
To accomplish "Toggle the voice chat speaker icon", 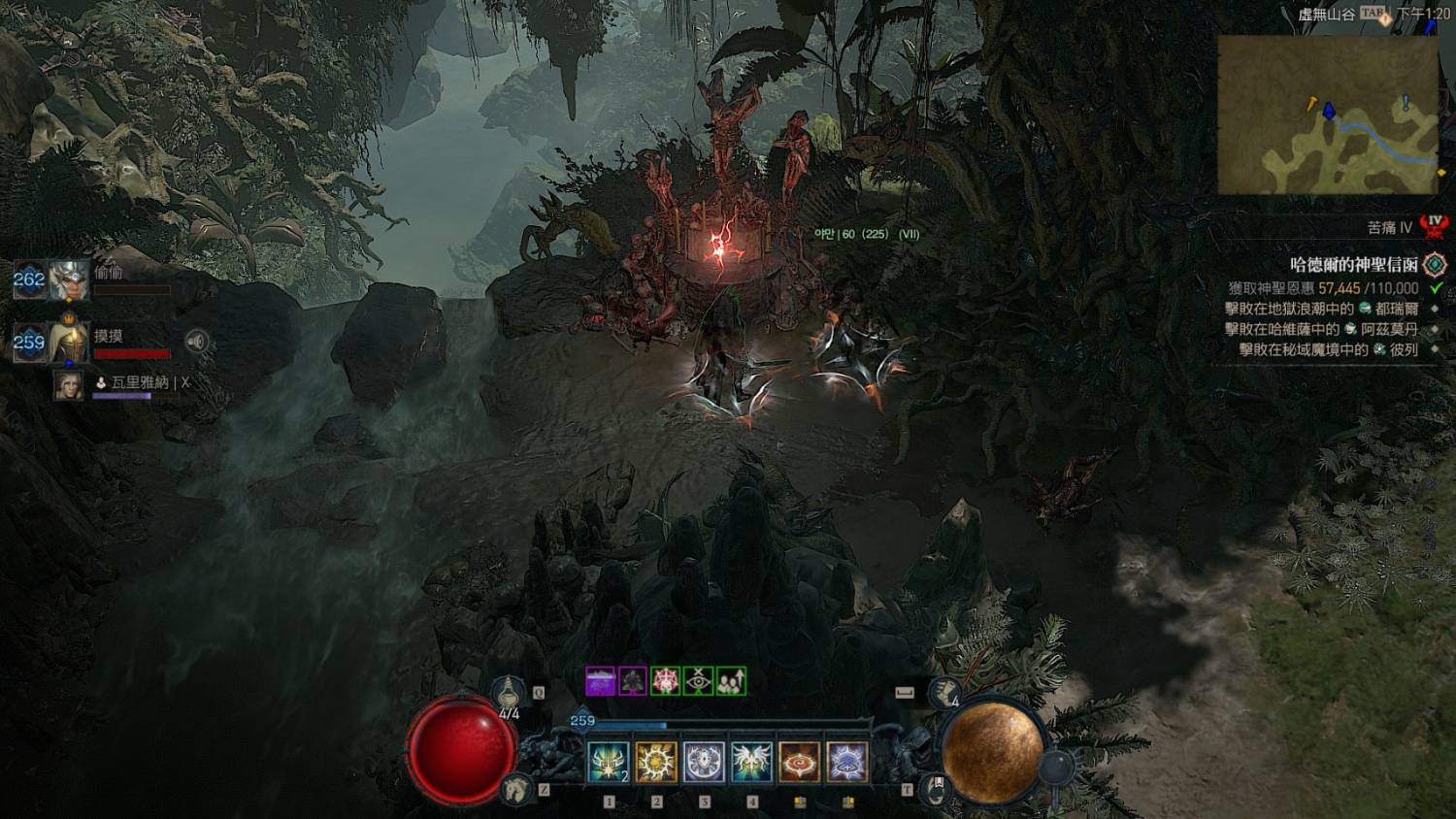I will point(197,341).
